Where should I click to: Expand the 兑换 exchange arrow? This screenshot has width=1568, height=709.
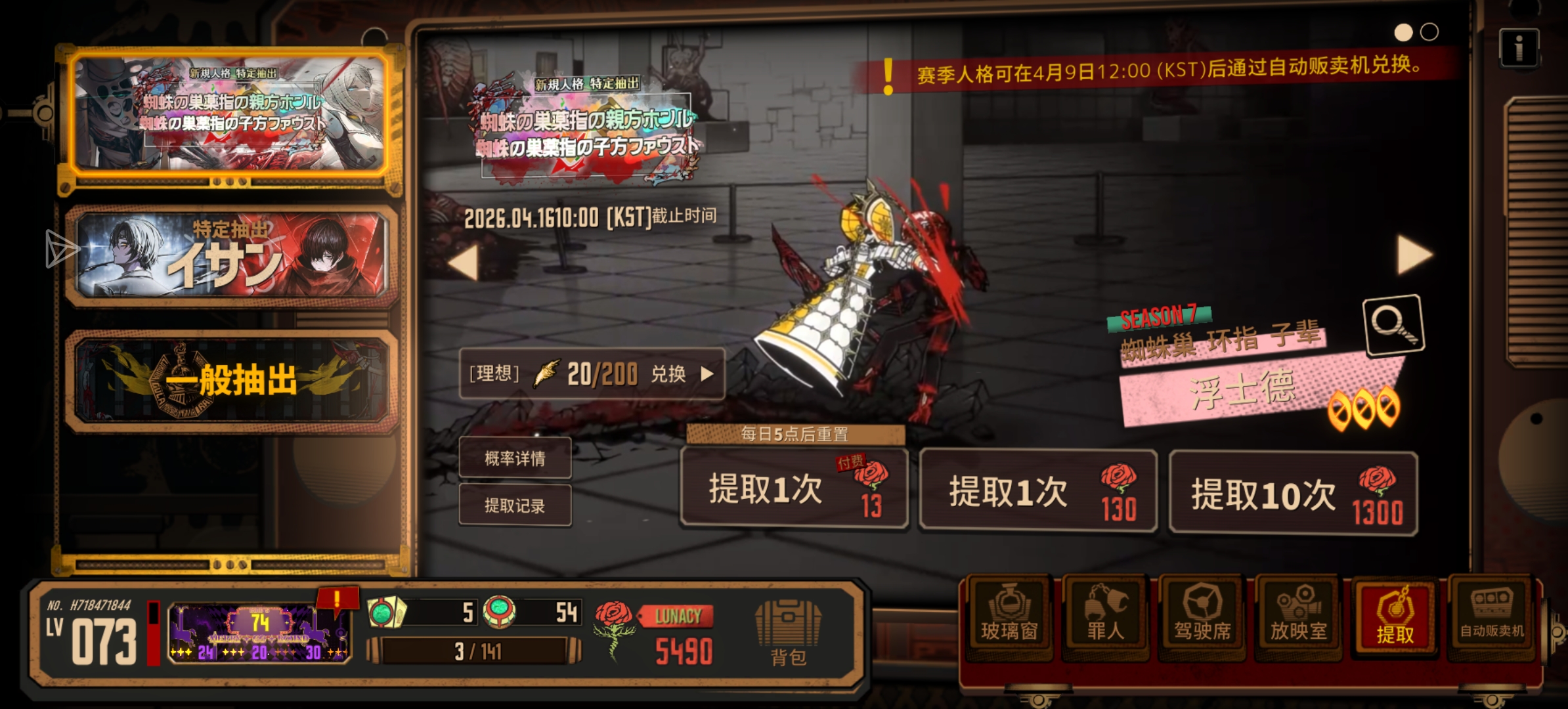[x=707, y=374]
